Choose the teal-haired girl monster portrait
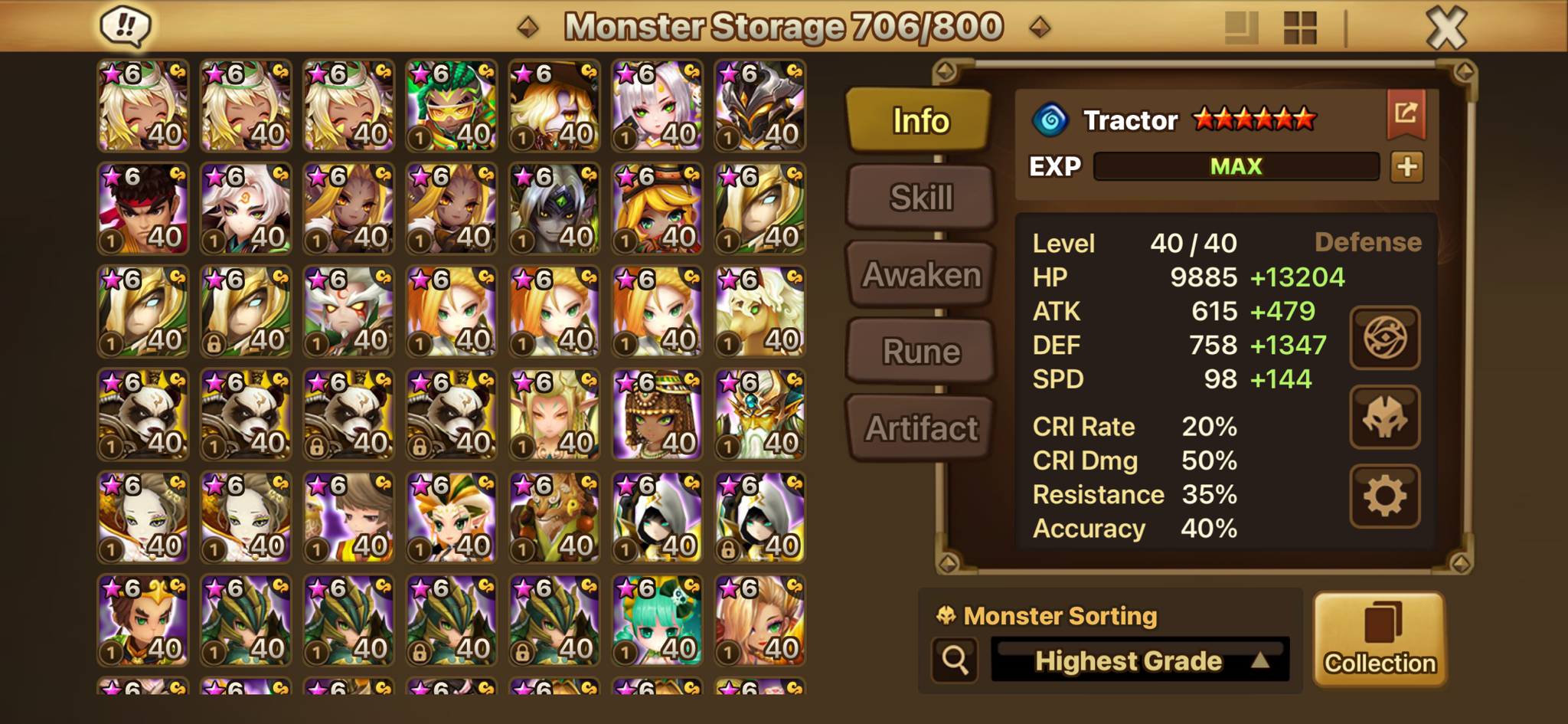Viewport: 1568px width, 724px height. (657, 620)
